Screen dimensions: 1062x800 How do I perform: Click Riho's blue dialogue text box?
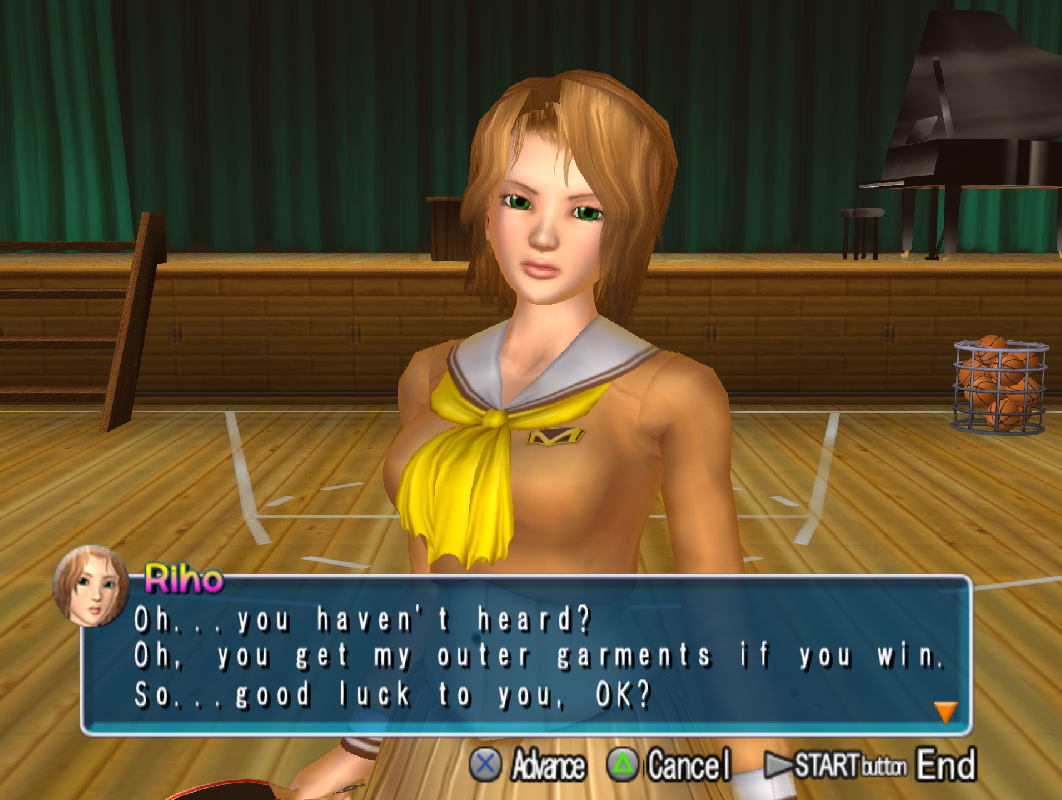540,655
